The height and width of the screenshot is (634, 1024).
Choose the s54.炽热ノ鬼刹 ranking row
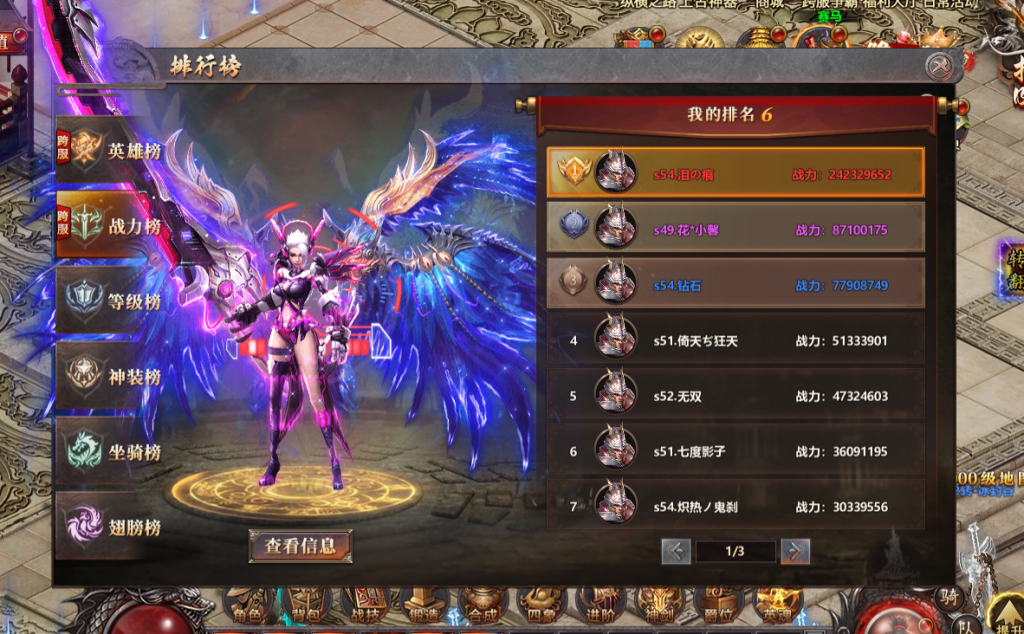coord(735,506)
